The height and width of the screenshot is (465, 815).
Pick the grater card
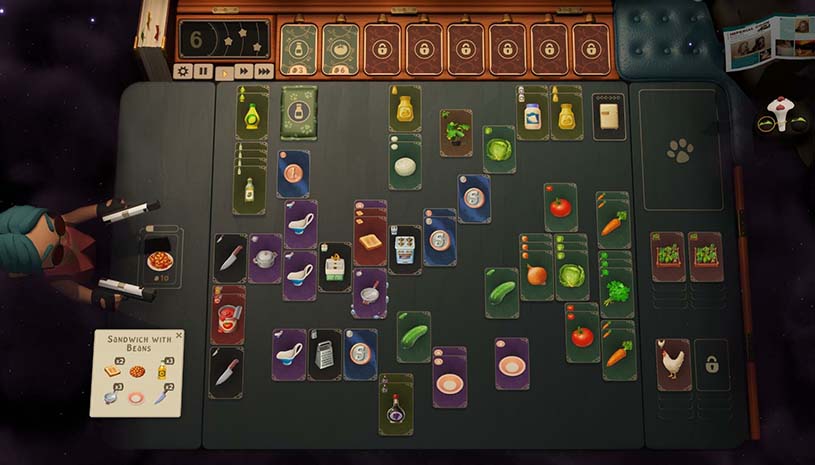(325, 354)
